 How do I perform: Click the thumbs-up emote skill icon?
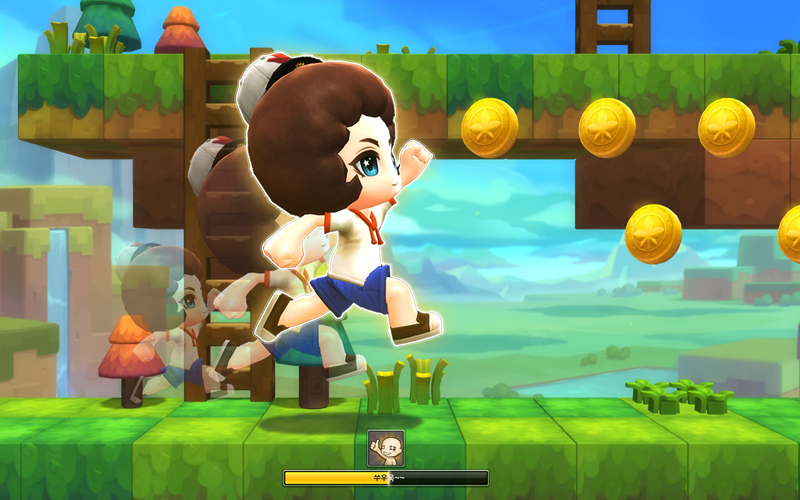[386, 448]
